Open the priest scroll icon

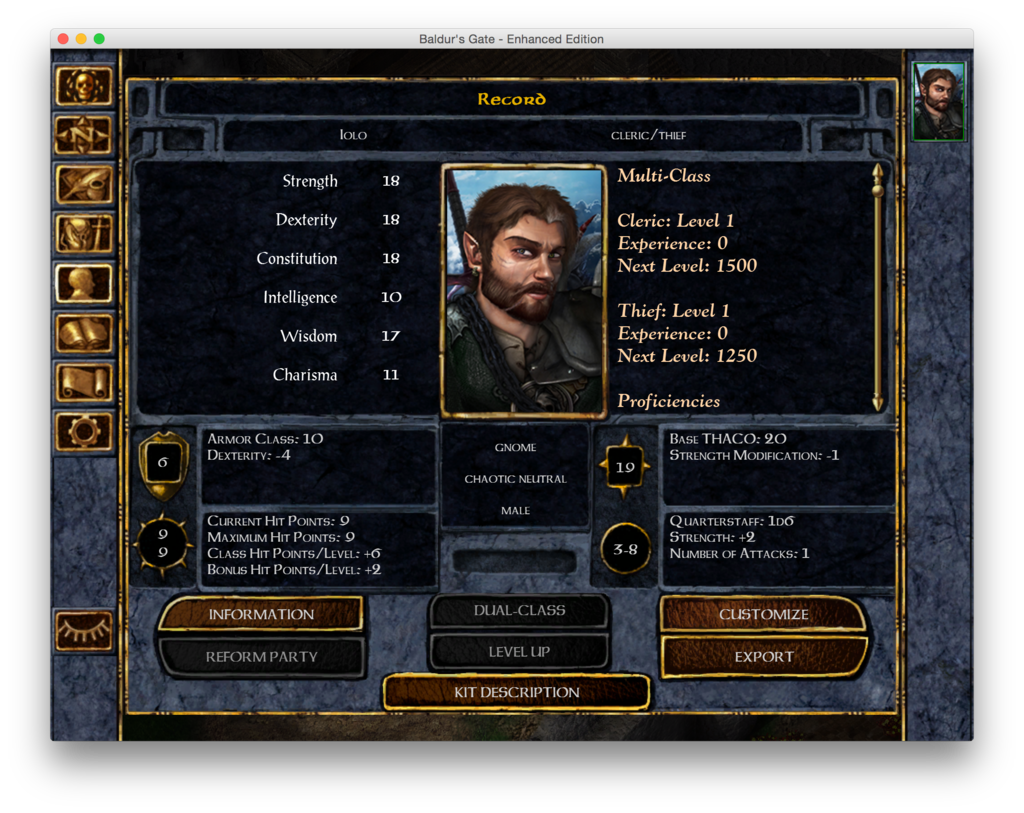(x=83, y=382)
